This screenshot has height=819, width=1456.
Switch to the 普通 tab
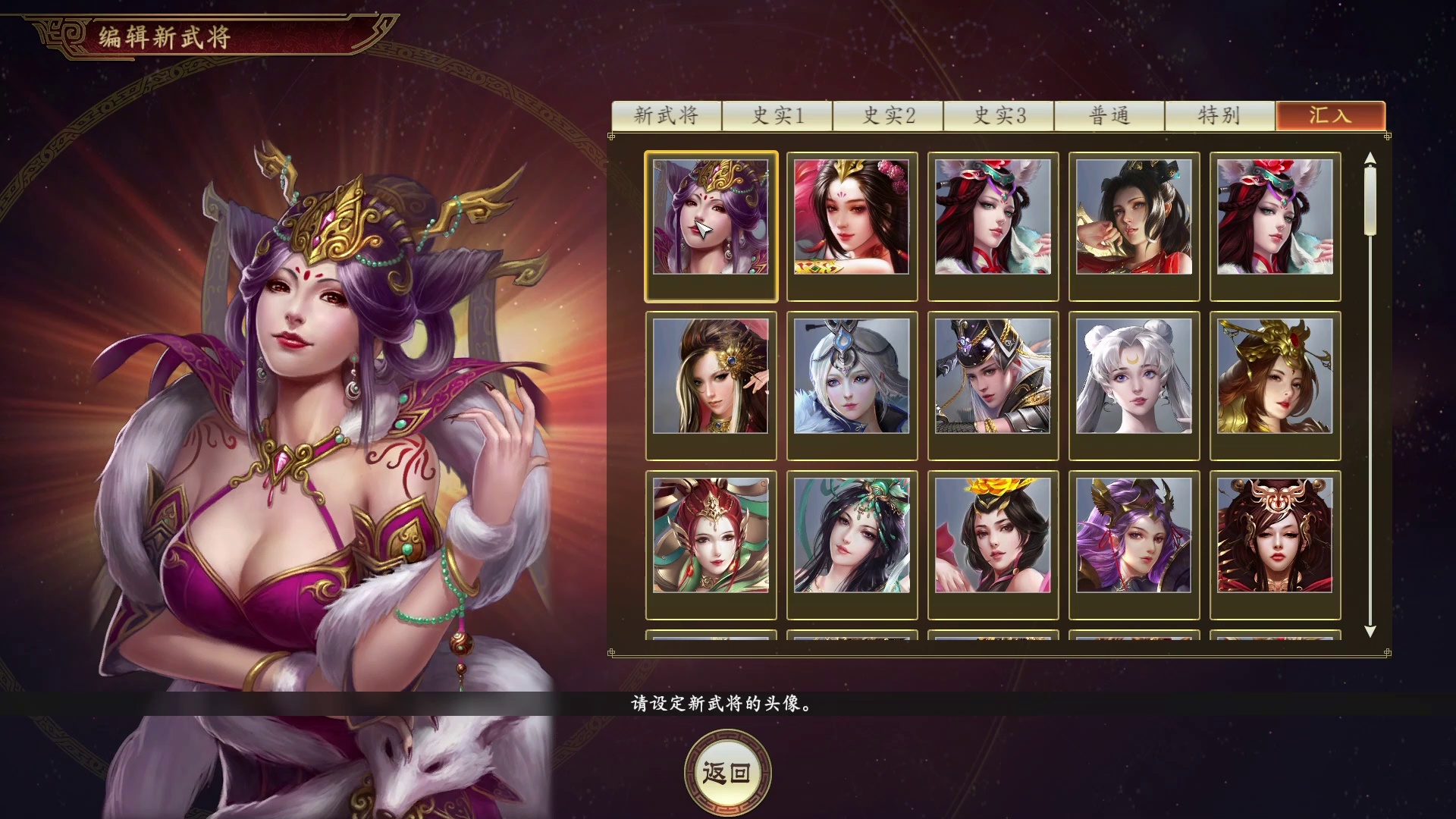(x=1109, y=116)
